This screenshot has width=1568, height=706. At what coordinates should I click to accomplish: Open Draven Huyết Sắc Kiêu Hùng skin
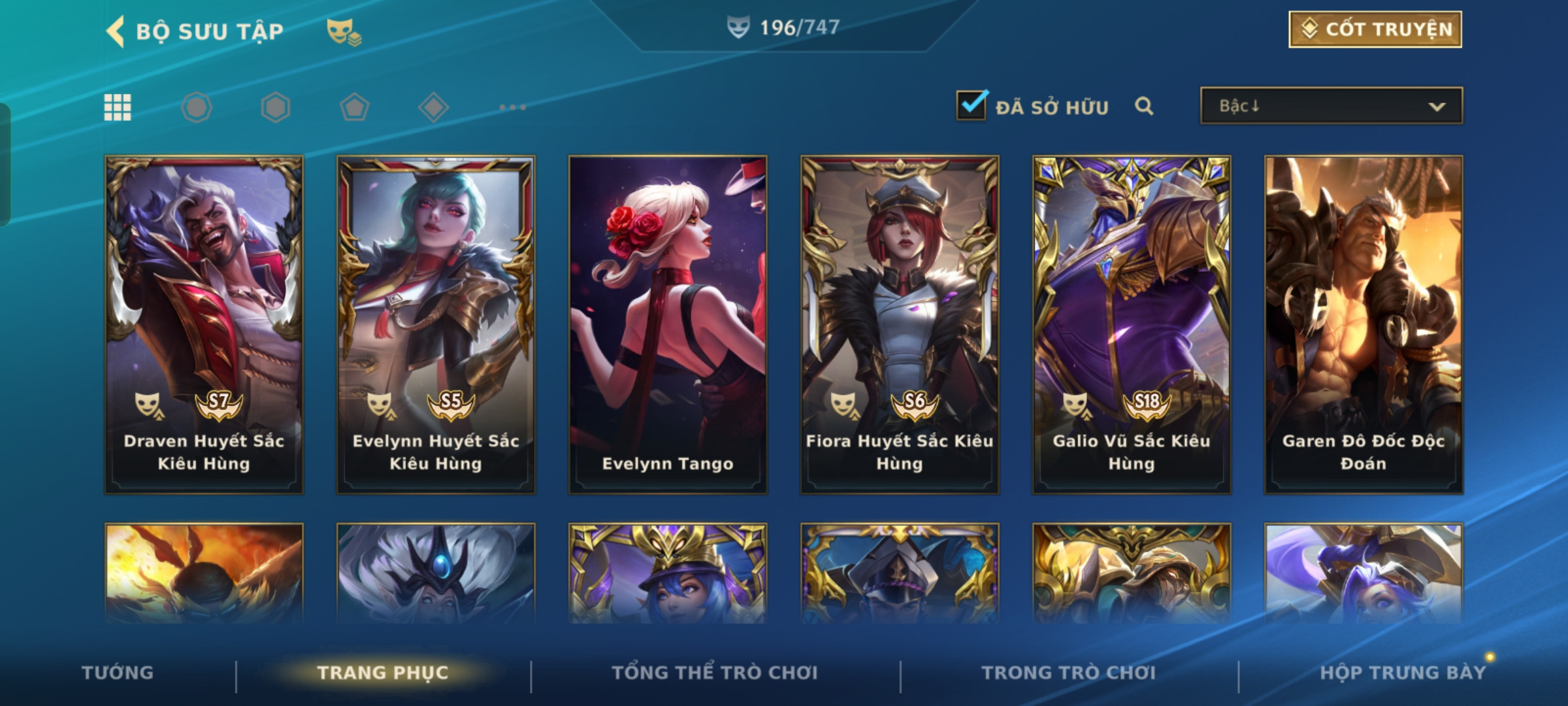[204, 324]
